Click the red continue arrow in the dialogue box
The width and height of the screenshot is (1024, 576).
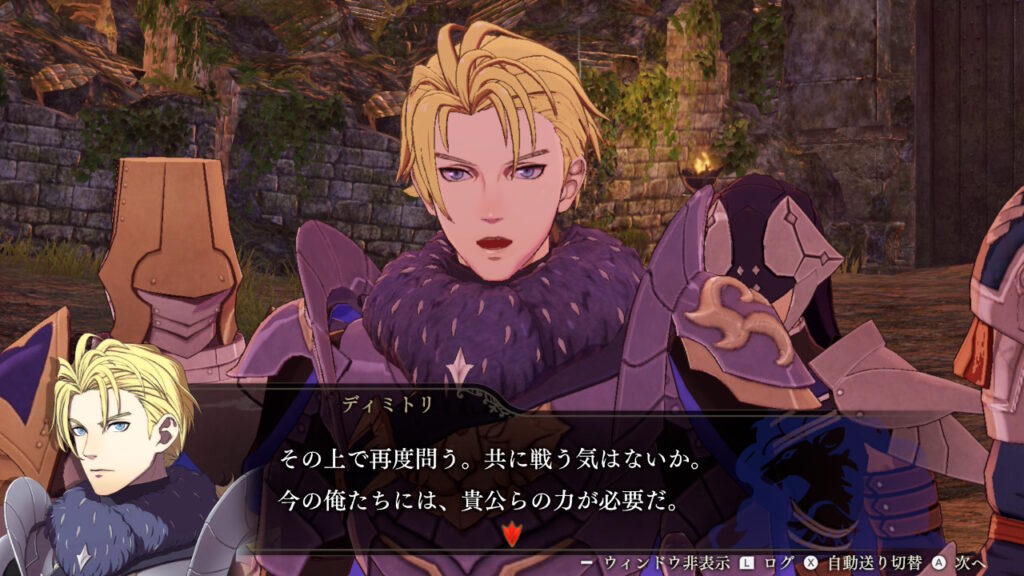tap(512, 535)
